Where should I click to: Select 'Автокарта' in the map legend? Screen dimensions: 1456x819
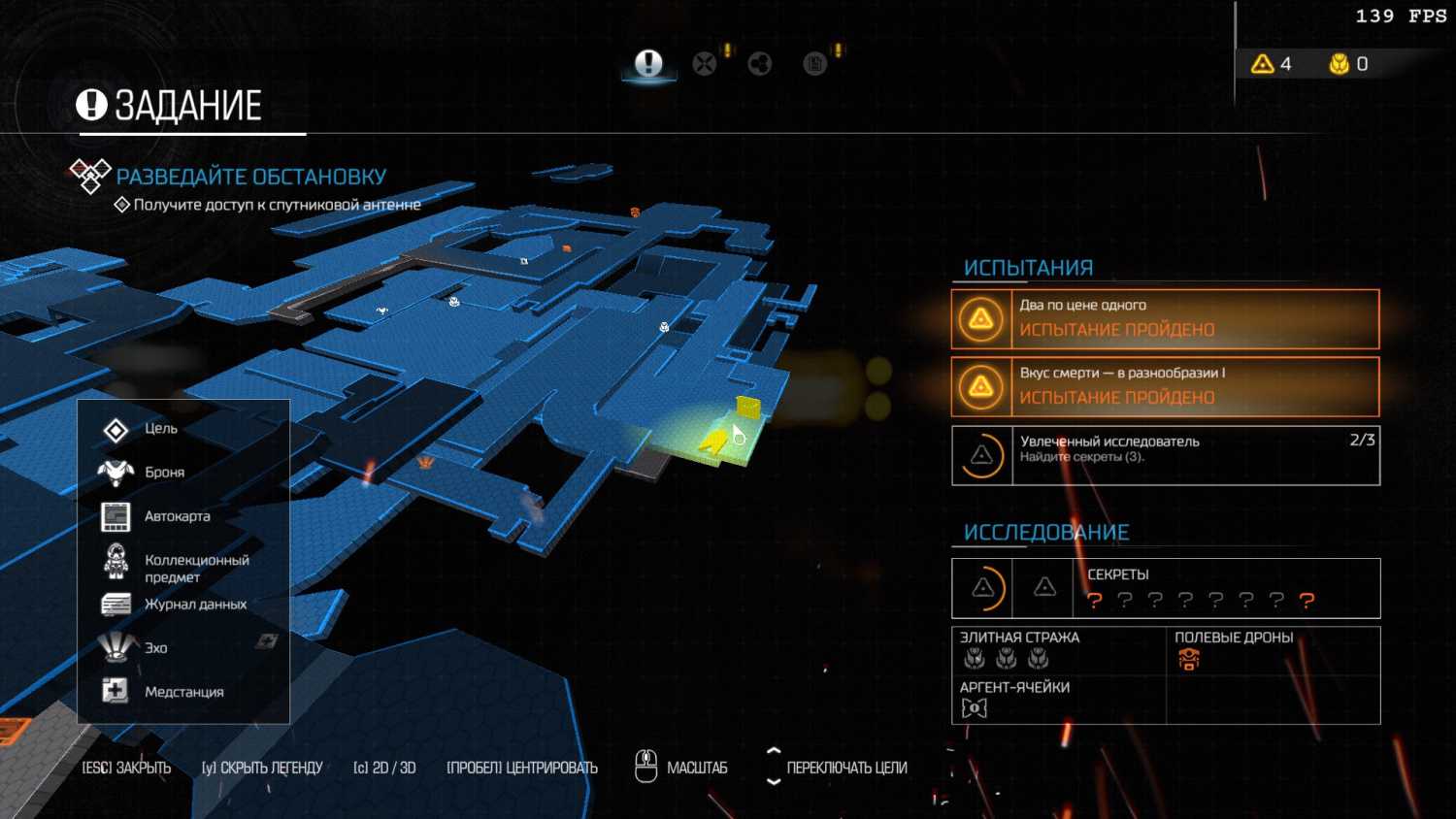click(x=177, y=516)
